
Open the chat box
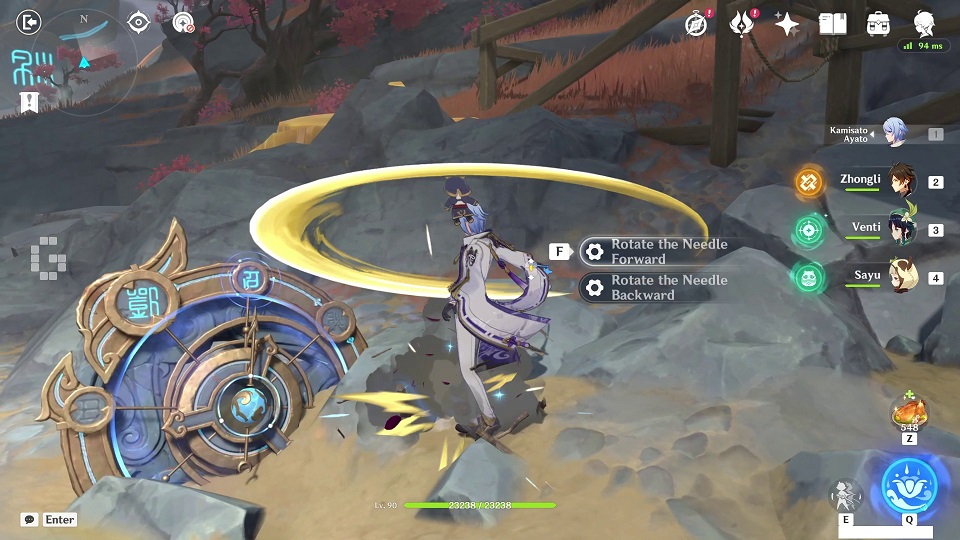point(31,520)
